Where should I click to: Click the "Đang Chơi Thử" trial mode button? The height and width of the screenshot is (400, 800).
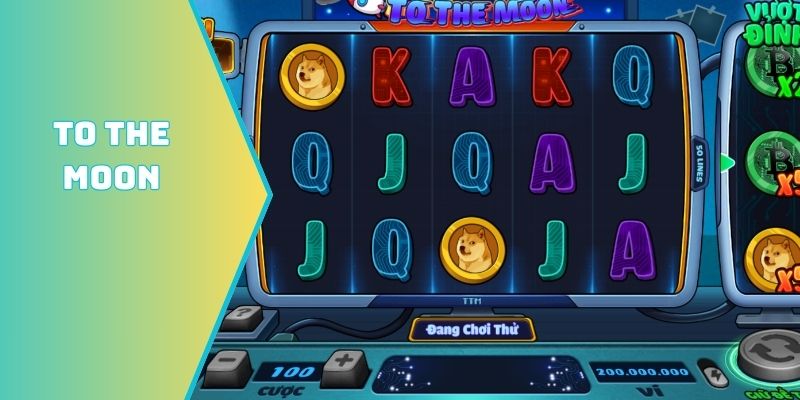472,329
